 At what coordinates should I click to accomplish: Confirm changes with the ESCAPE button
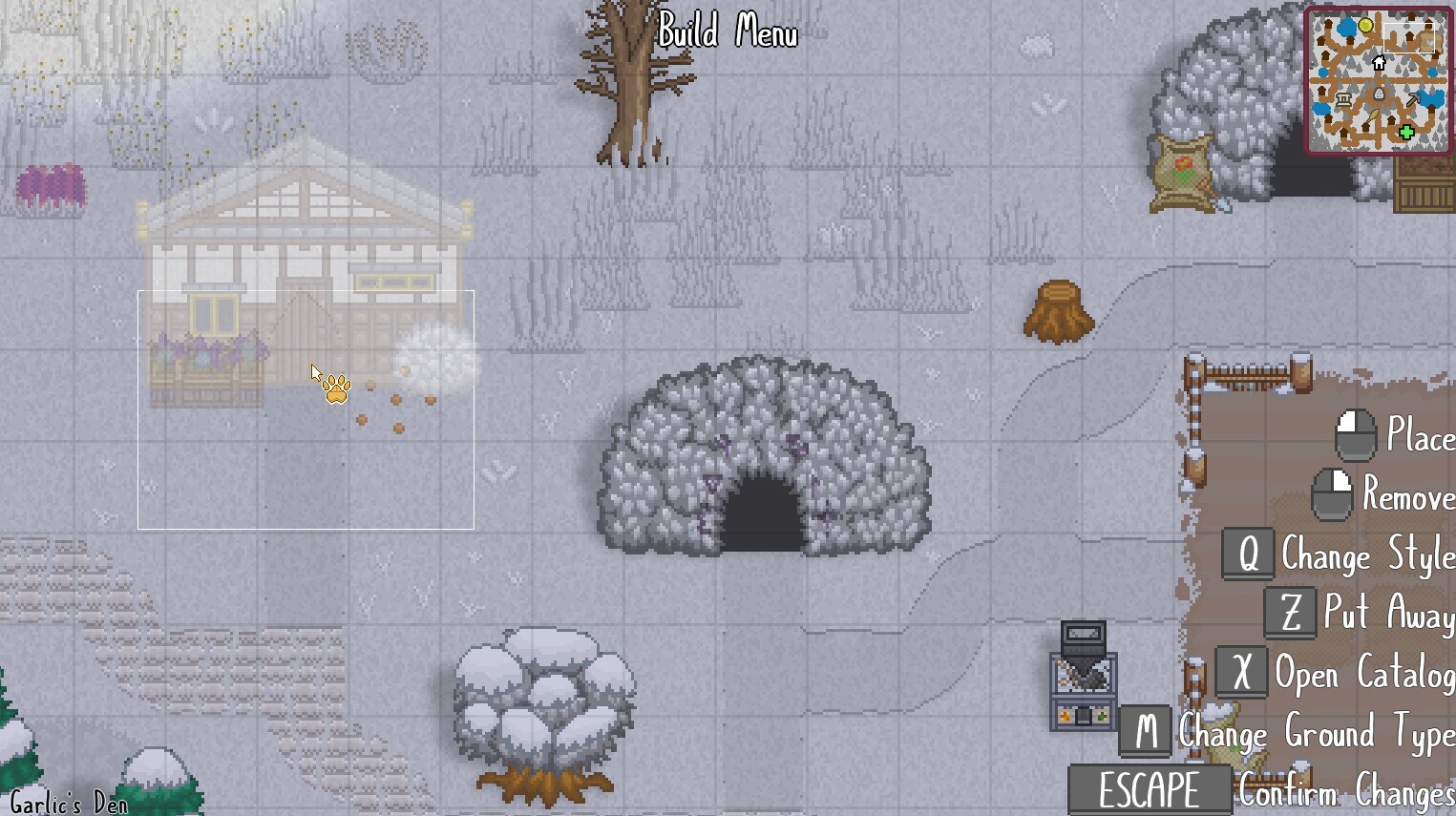point(1150,789)
